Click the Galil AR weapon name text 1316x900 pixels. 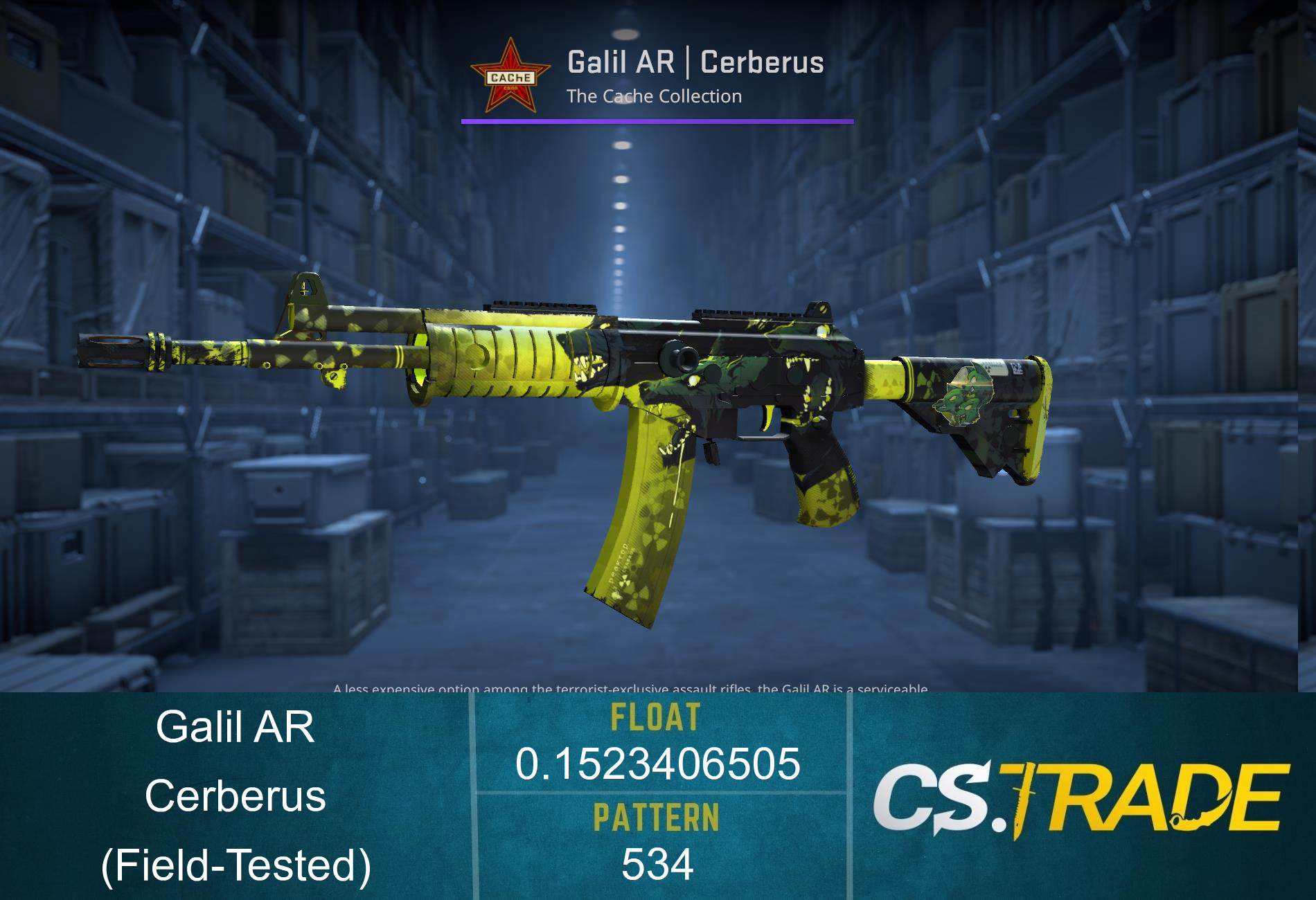point(239,727)
